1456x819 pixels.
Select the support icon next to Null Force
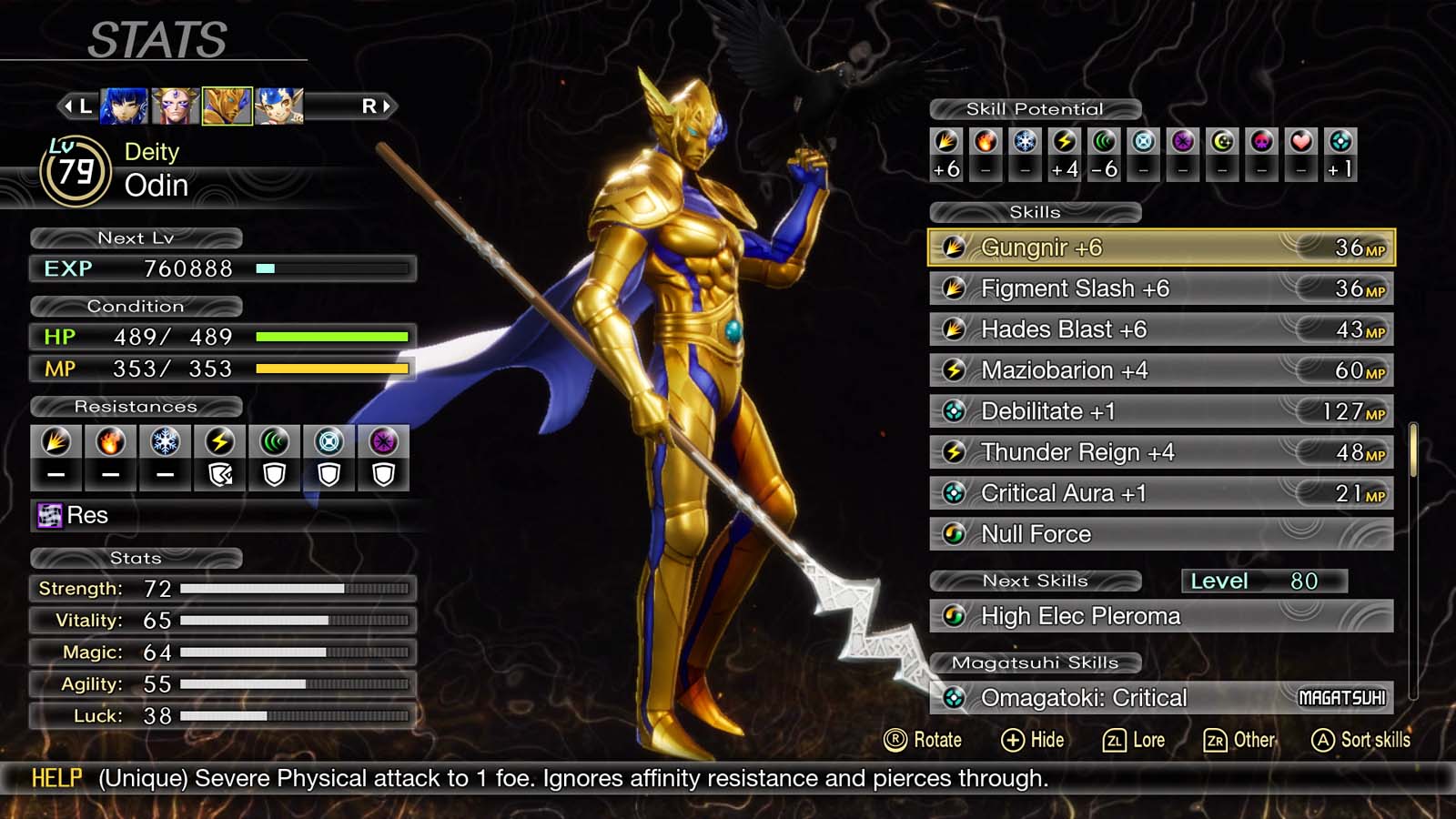955,534
